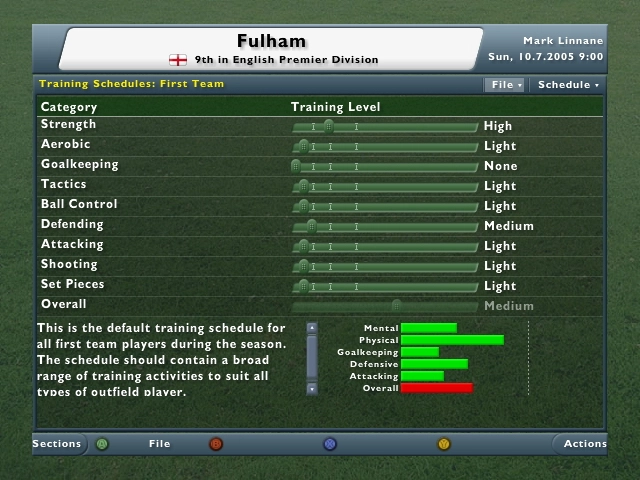The width and height of the screenshot is (640, 480).
Task: Open the Schedule dropdown menu
Action: click(x=568, y=85)
